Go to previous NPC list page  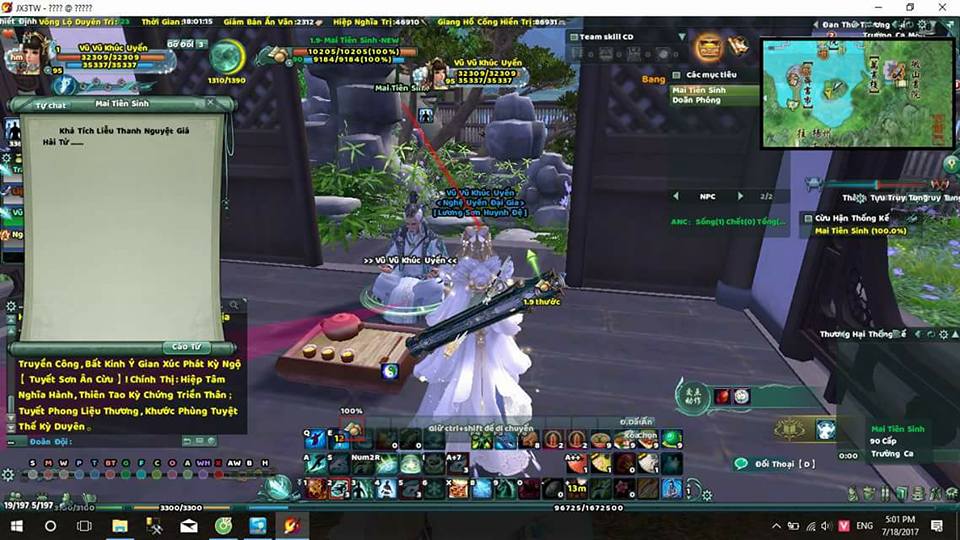[675, 196]
